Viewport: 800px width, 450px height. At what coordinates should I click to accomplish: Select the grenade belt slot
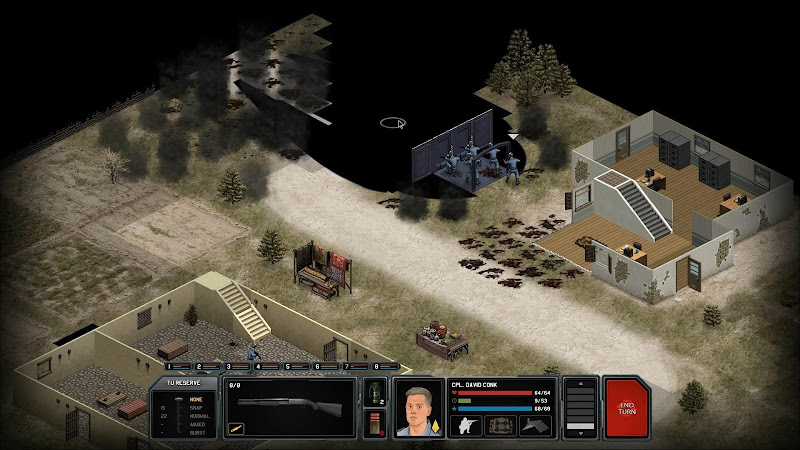(x=375, y=391)
